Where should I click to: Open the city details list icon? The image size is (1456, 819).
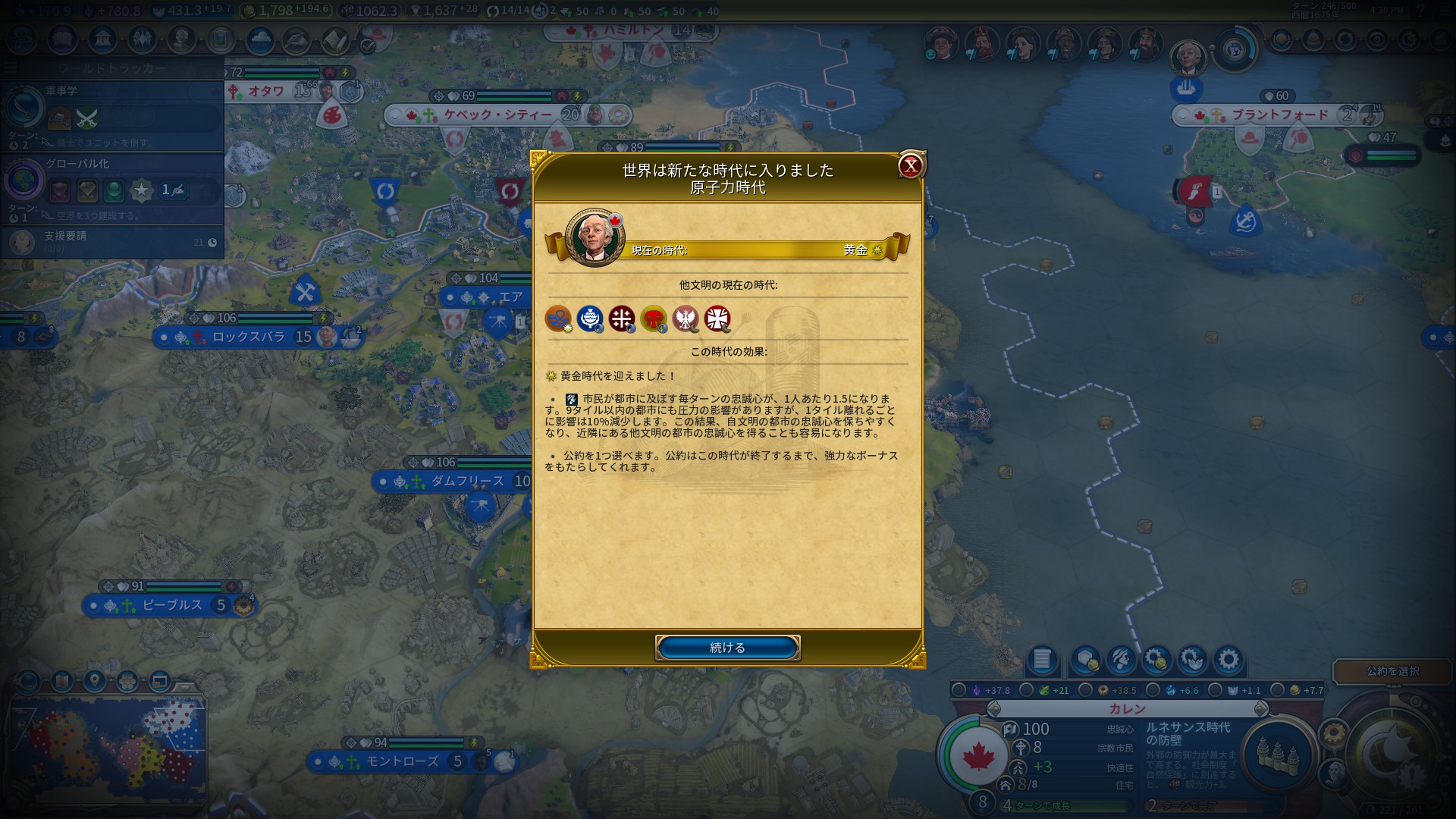(x=1042, y=660)
